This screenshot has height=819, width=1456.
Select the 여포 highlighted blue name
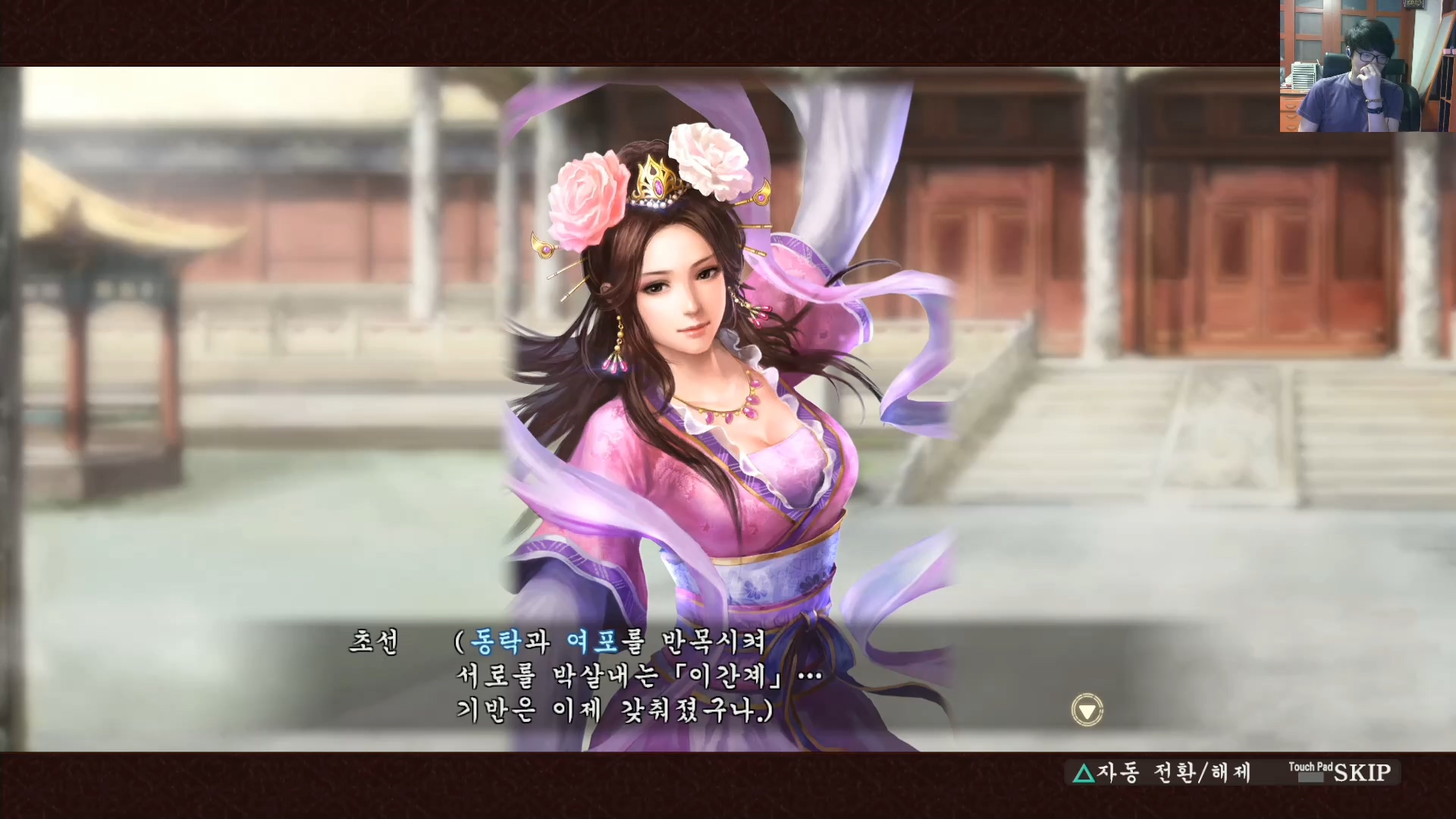pyautogui.click(x=595, y=642)
